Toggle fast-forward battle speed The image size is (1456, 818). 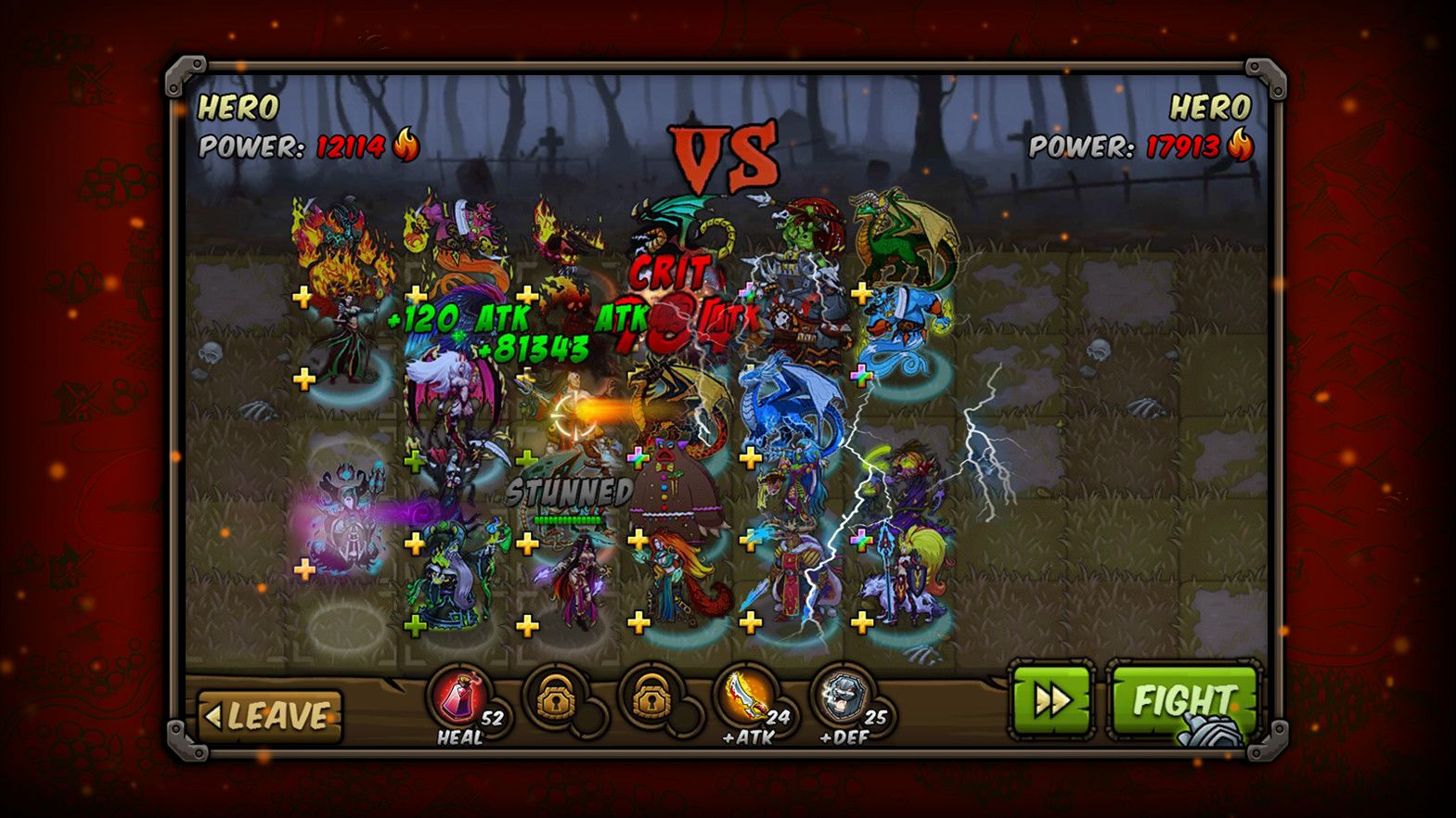coord(1051,701)
